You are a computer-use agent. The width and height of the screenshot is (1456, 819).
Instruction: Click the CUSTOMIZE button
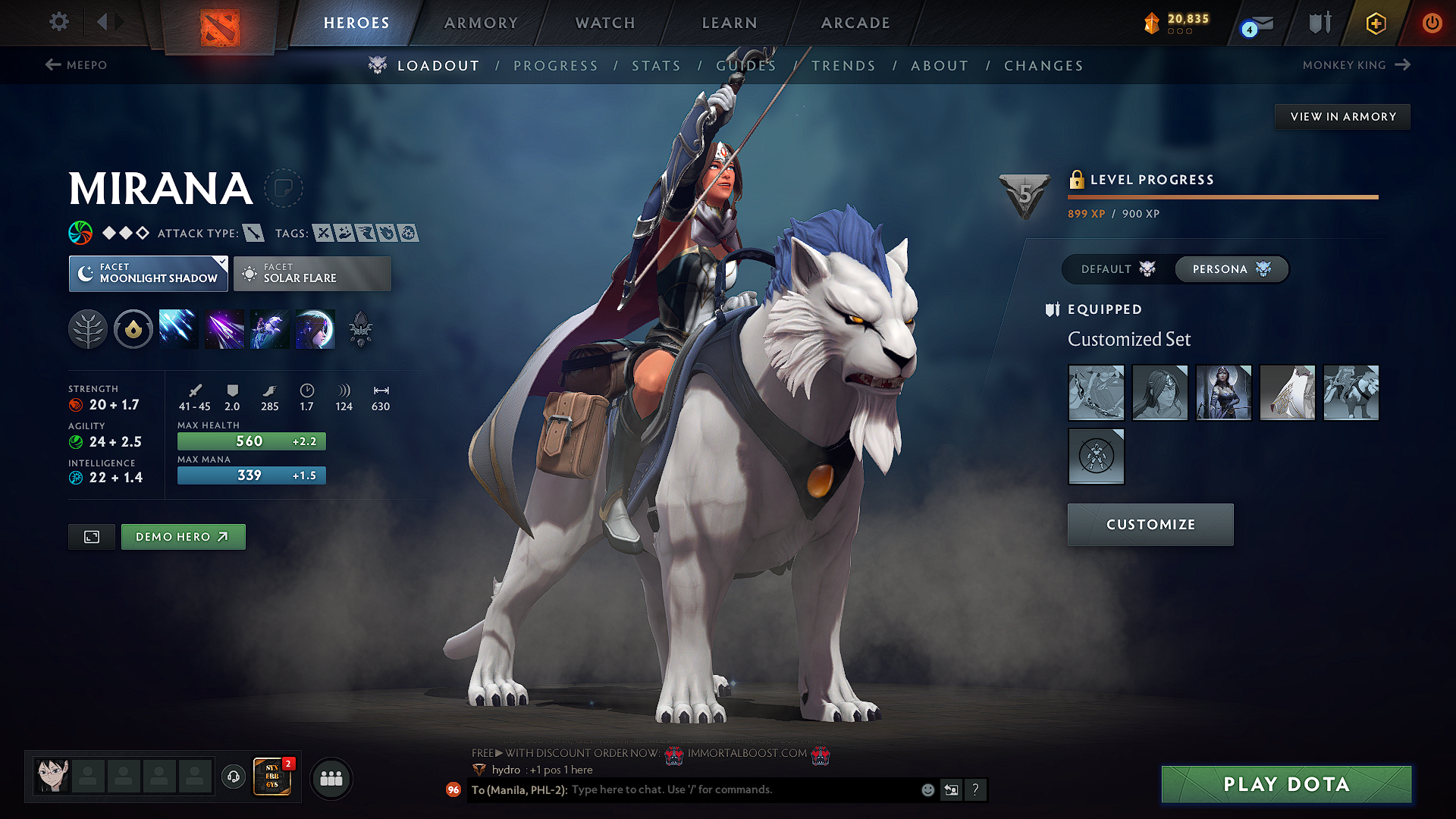(1150, 524)
